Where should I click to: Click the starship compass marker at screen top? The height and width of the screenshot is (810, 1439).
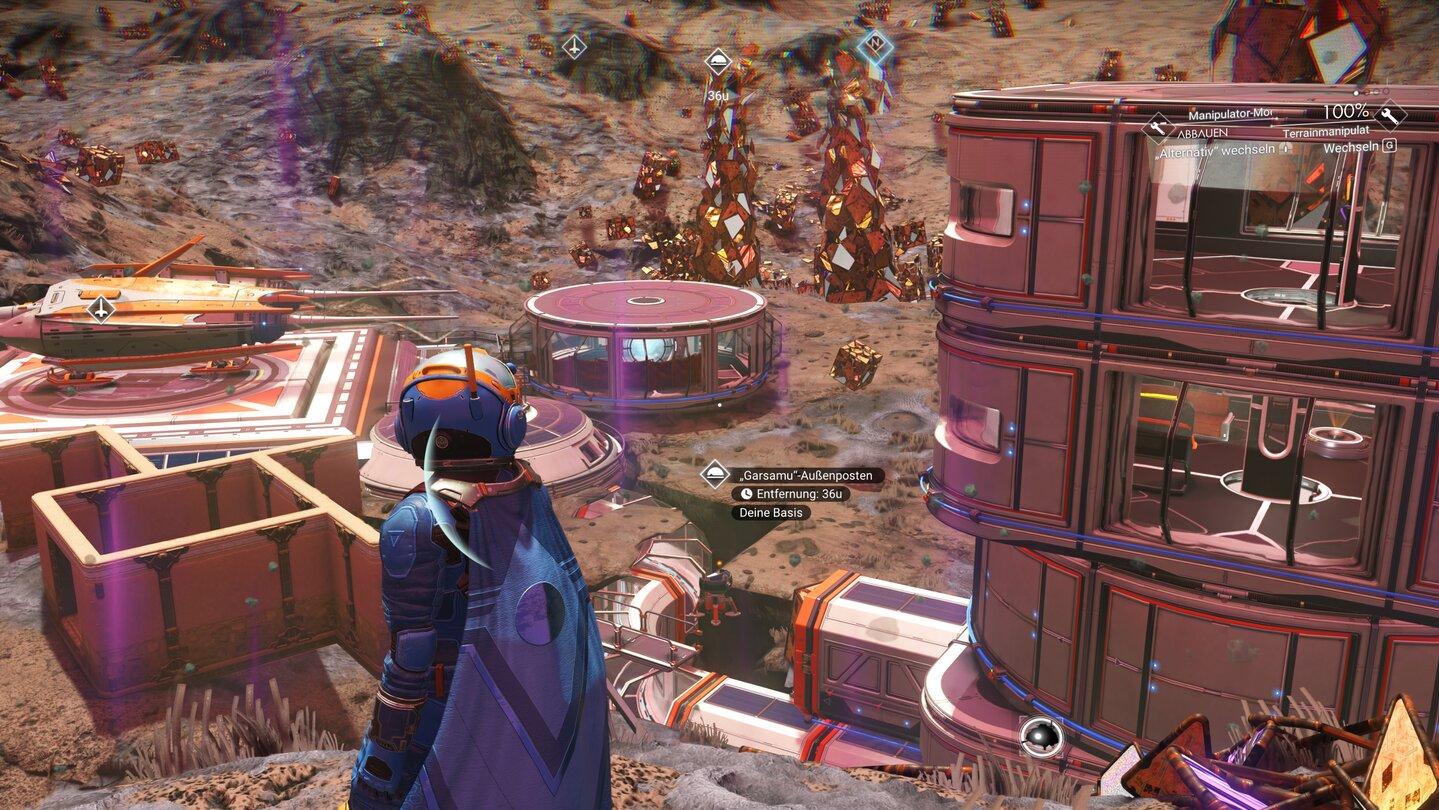574,46
